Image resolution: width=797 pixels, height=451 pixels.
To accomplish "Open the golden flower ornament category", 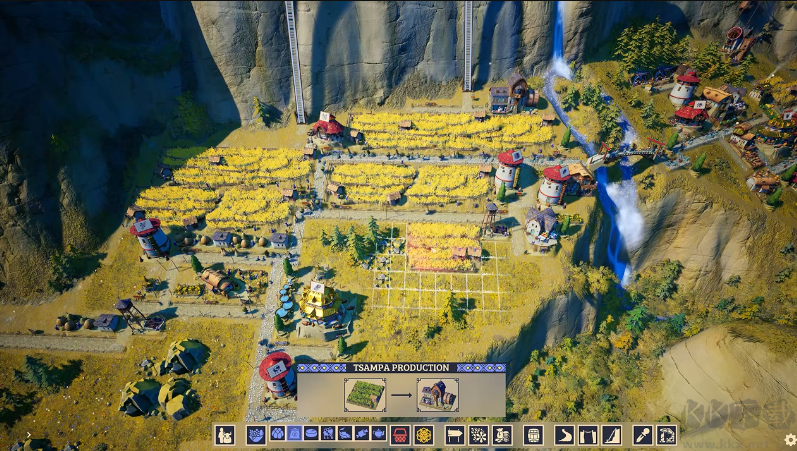I will [x=424, y=435].
